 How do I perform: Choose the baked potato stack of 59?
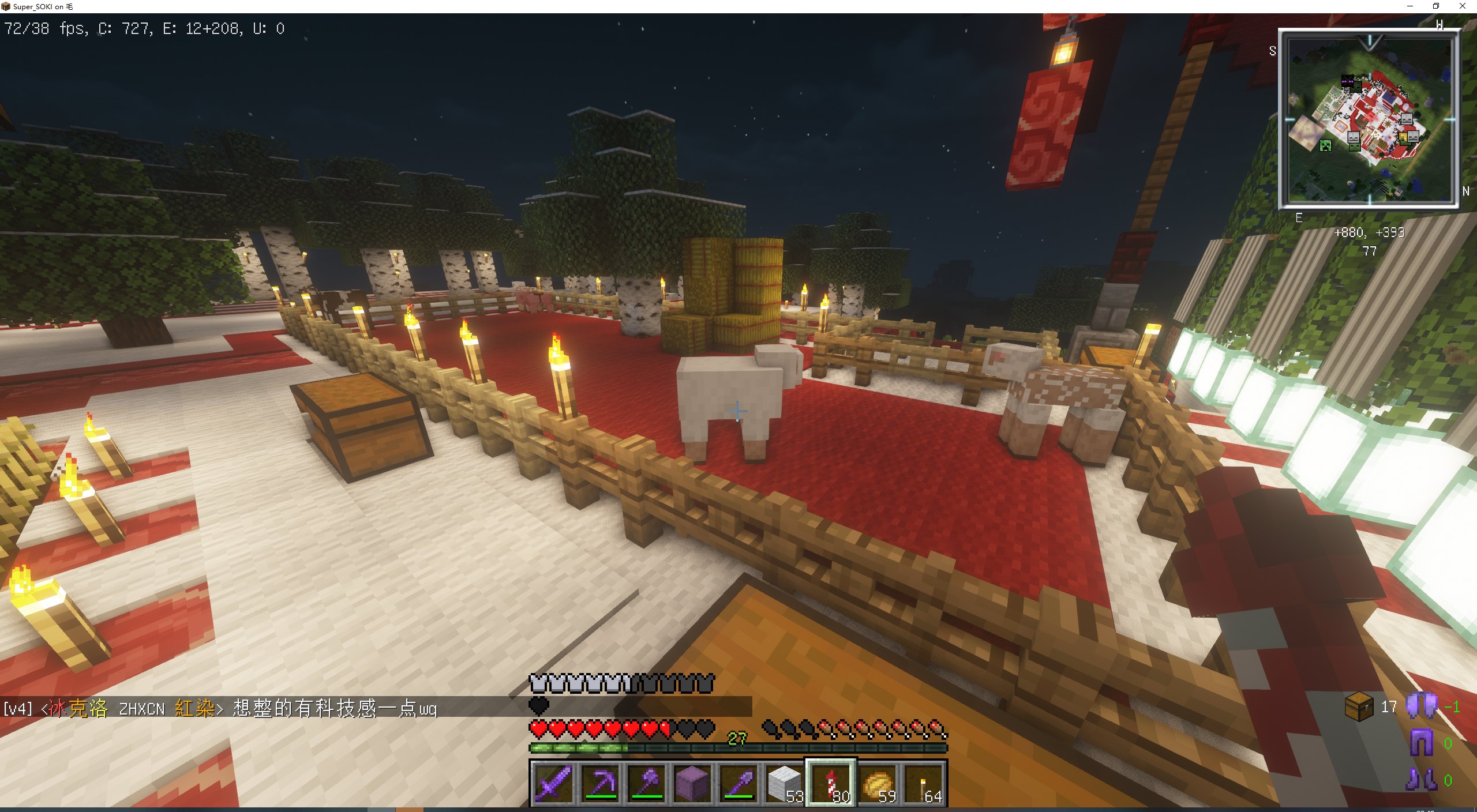[877, 783]
